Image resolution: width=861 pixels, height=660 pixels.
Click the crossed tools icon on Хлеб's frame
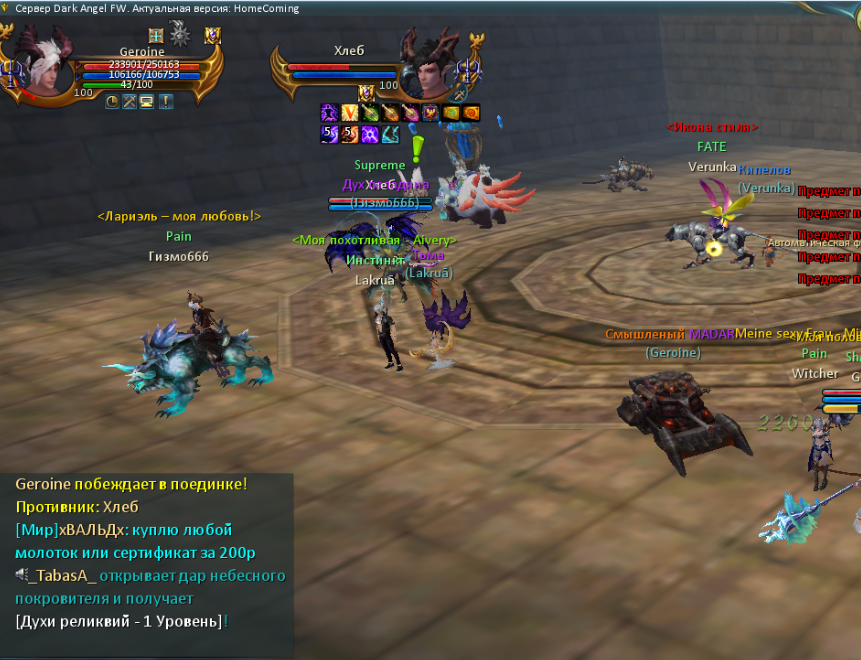pyautogui.click(x=459, y=93)
